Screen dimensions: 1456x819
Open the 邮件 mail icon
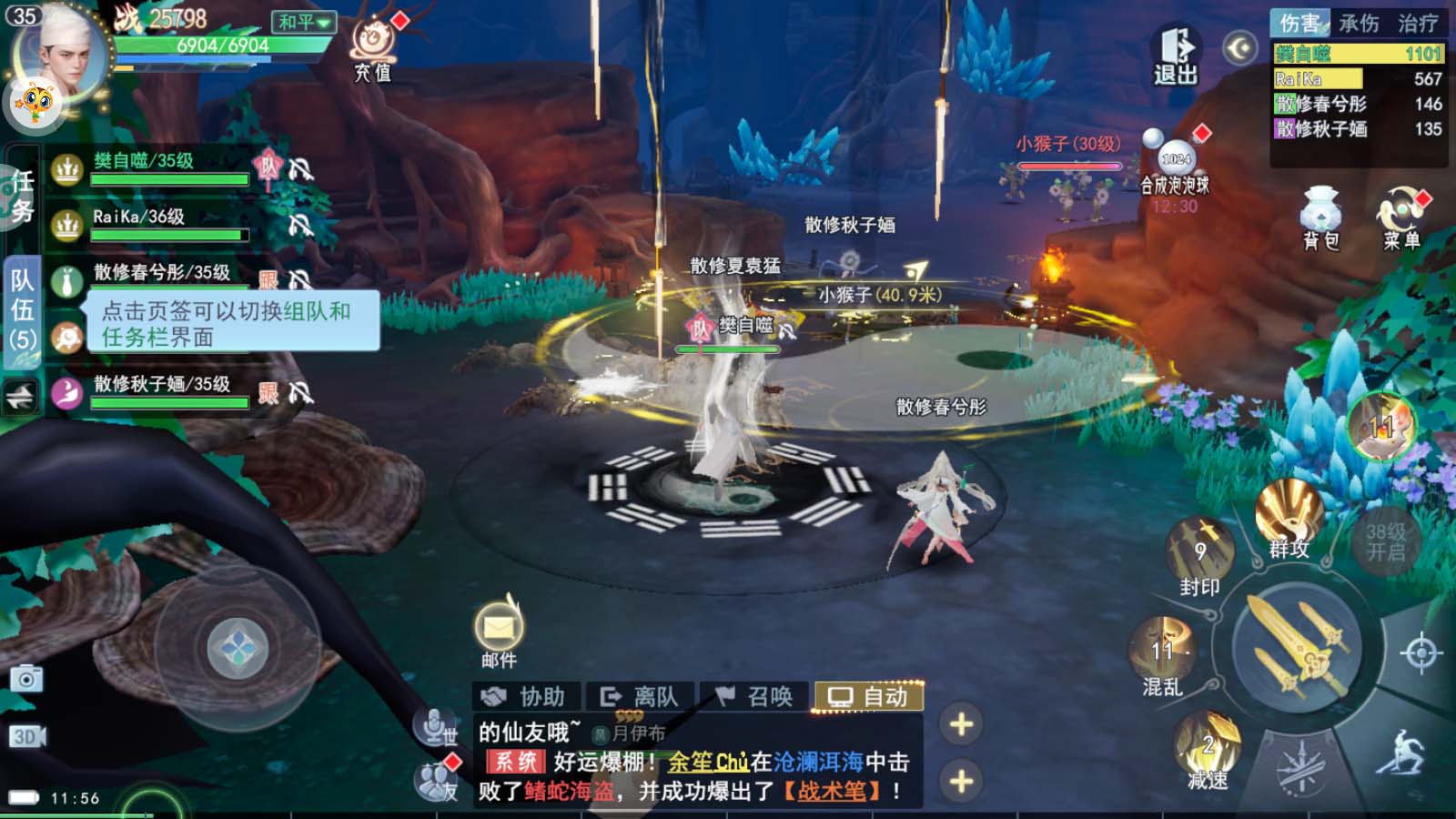499,632
